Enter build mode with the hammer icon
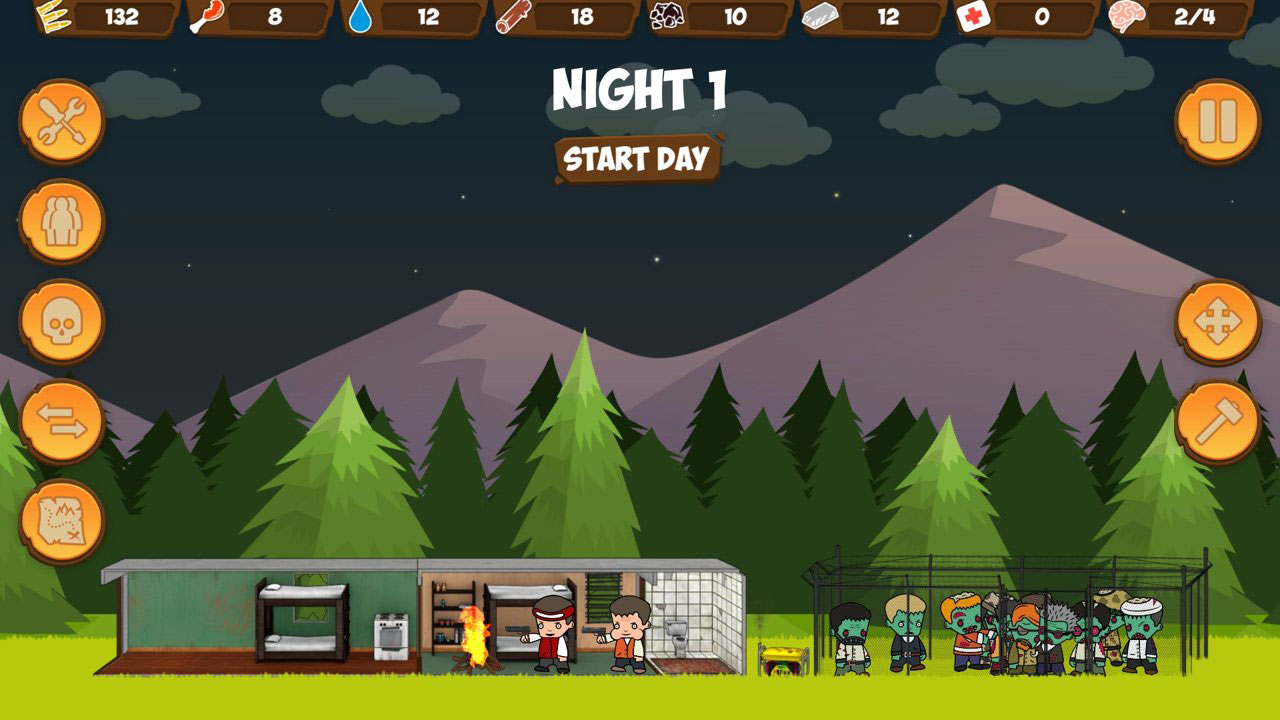 pyautogui.click(x=1216, y=421)
